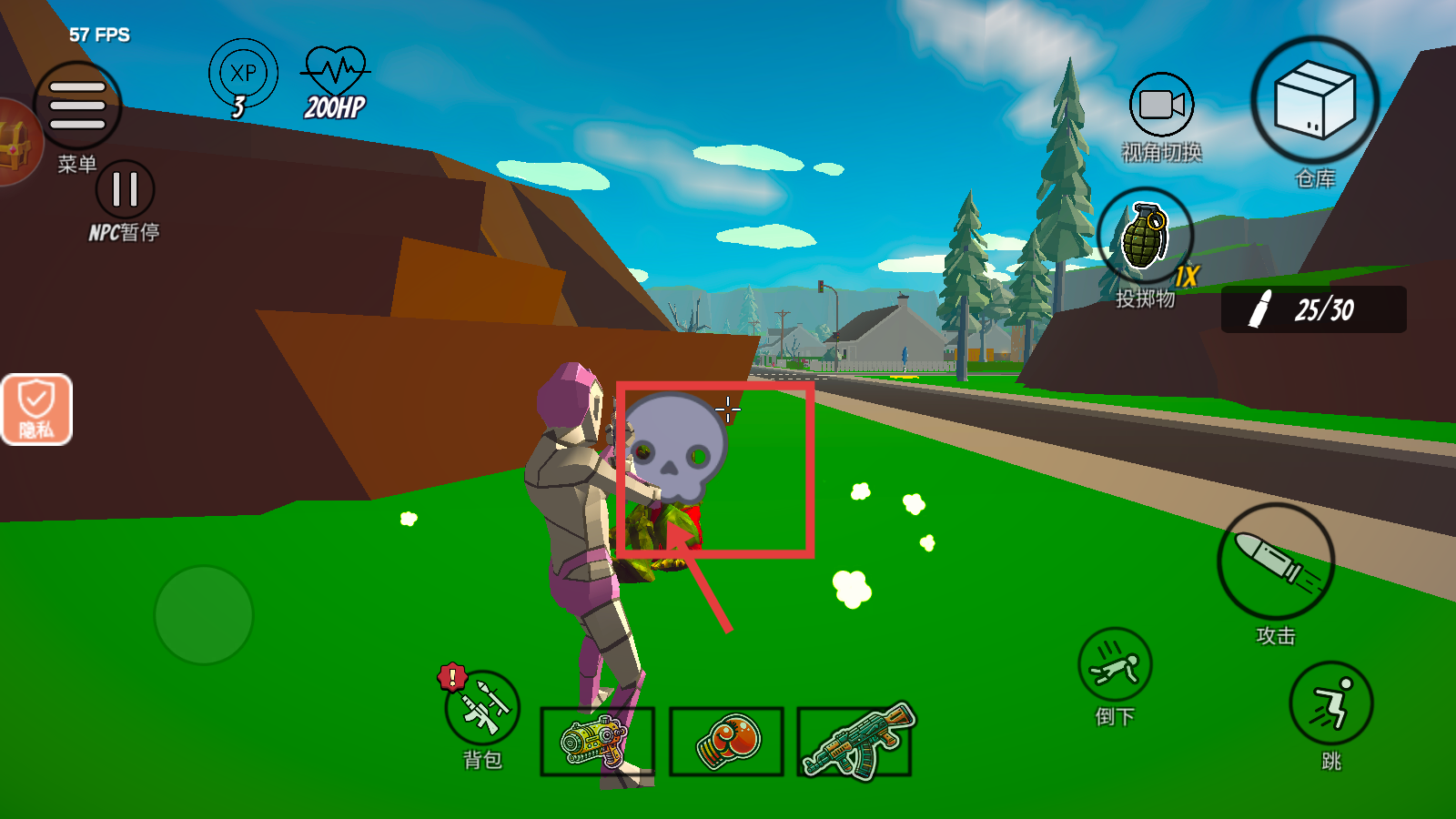
Task: Tap the 跳 jump button
Action: coord(1330,703)
